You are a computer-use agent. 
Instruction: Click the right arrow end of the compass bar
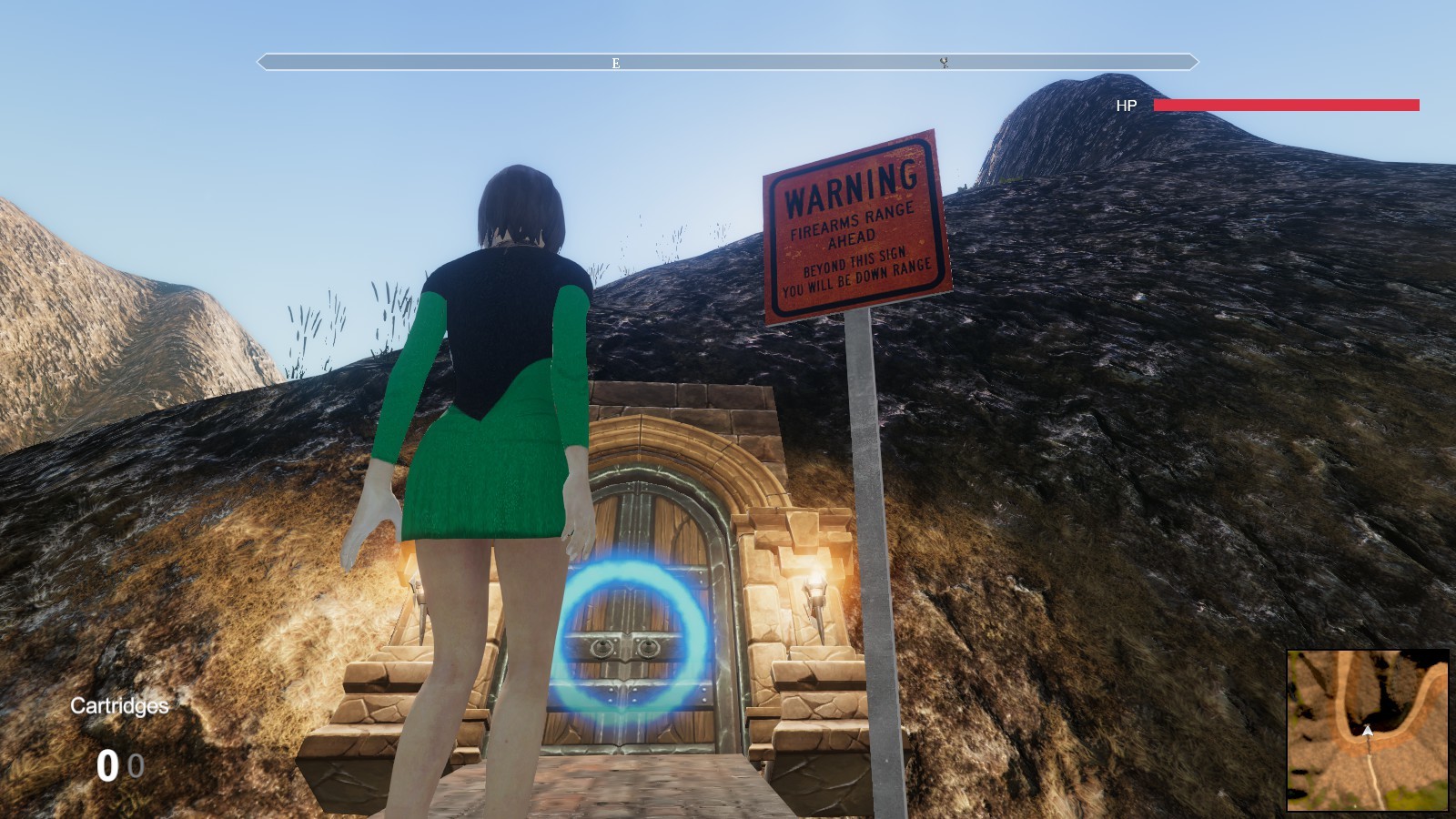click(x=1192, y=63)
